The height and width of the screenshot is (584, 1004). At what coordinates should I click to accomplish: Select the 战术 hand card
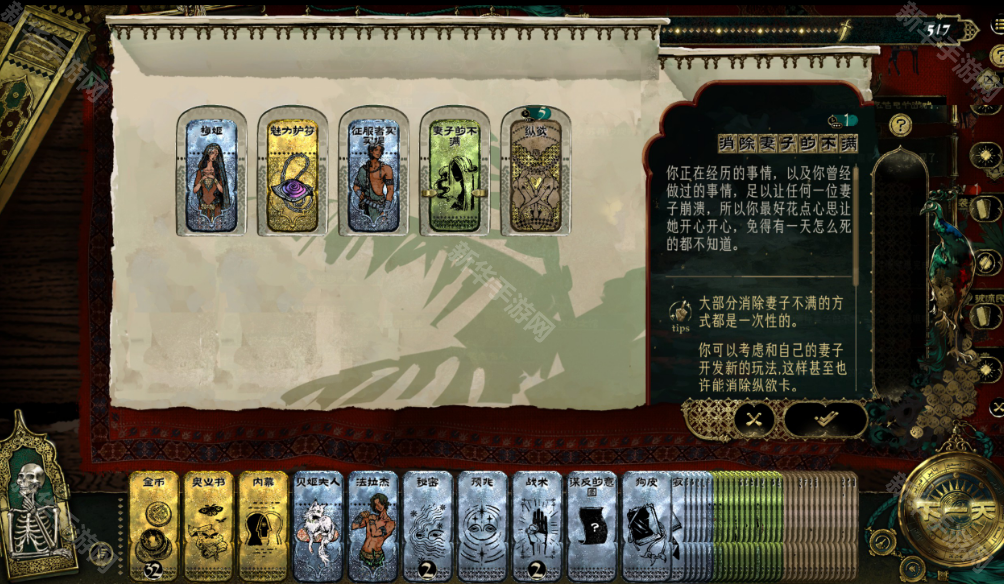[x=537, y=527]
